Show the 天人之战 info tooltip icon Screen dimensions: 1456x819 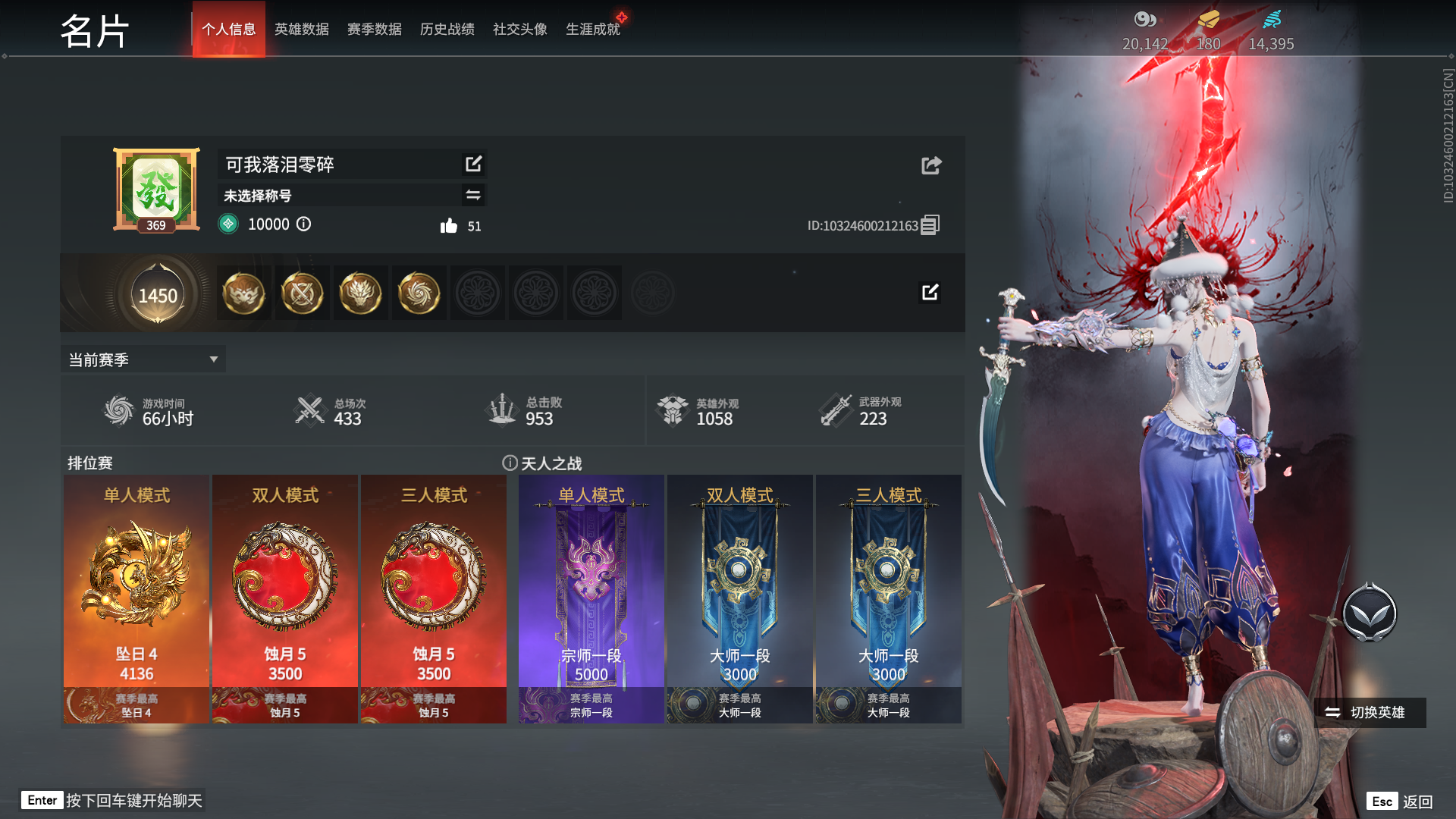coord(510,463)
